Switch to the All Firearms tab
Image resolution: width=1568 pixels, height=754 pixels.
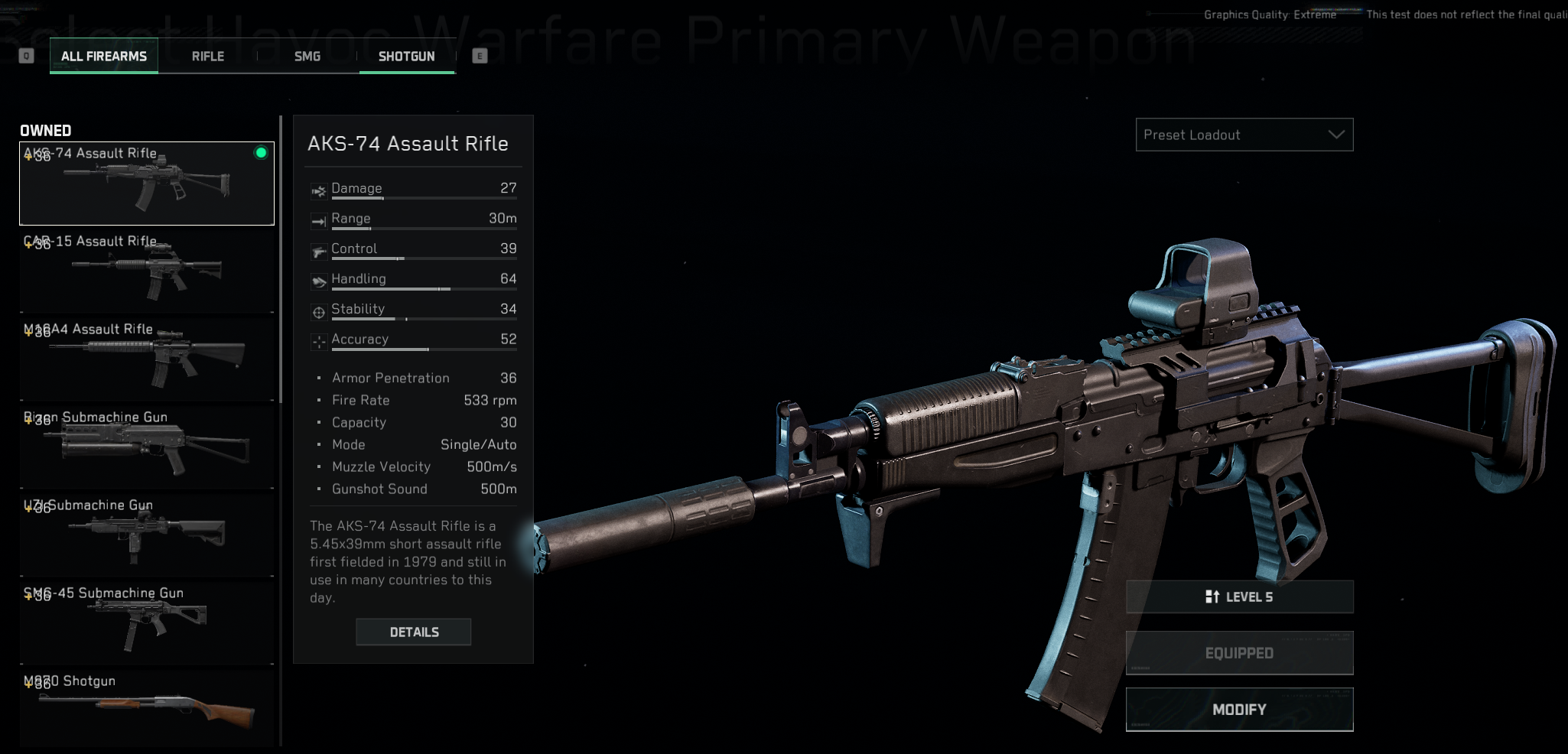tap(104, 56)
